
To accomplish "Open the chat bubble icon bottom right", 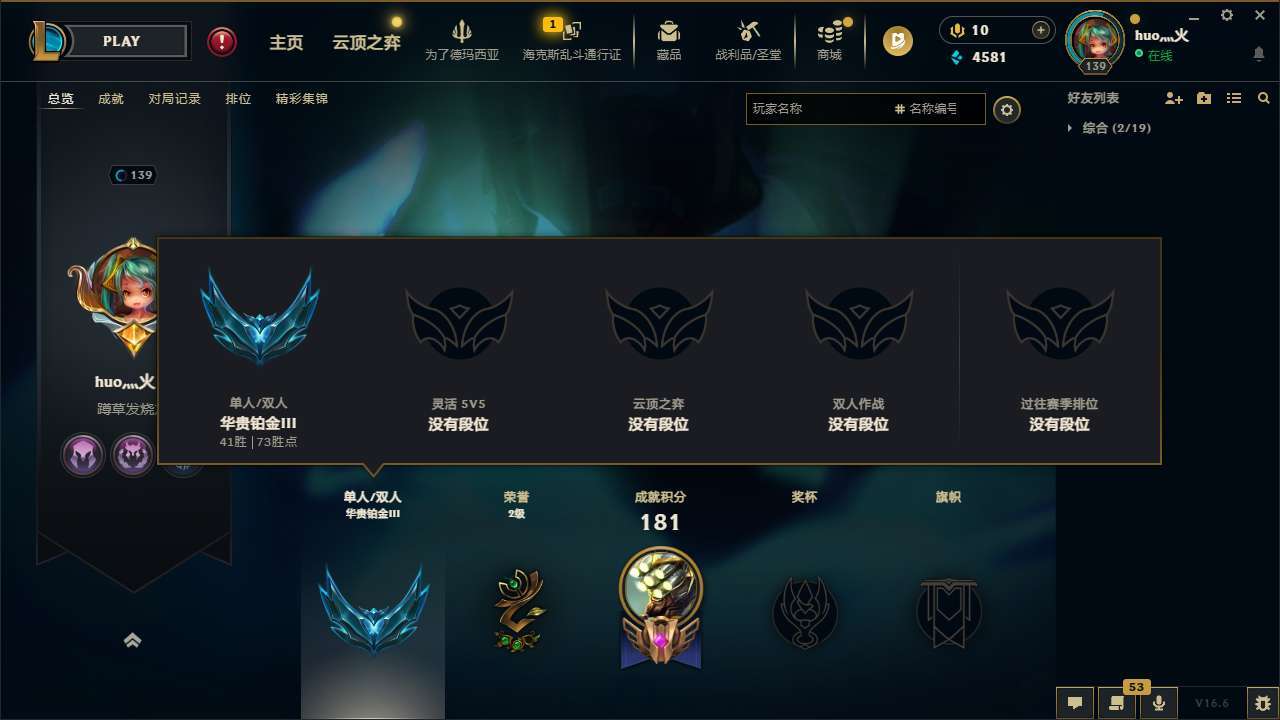I will pyautogui.click(x=1075, y=703).
